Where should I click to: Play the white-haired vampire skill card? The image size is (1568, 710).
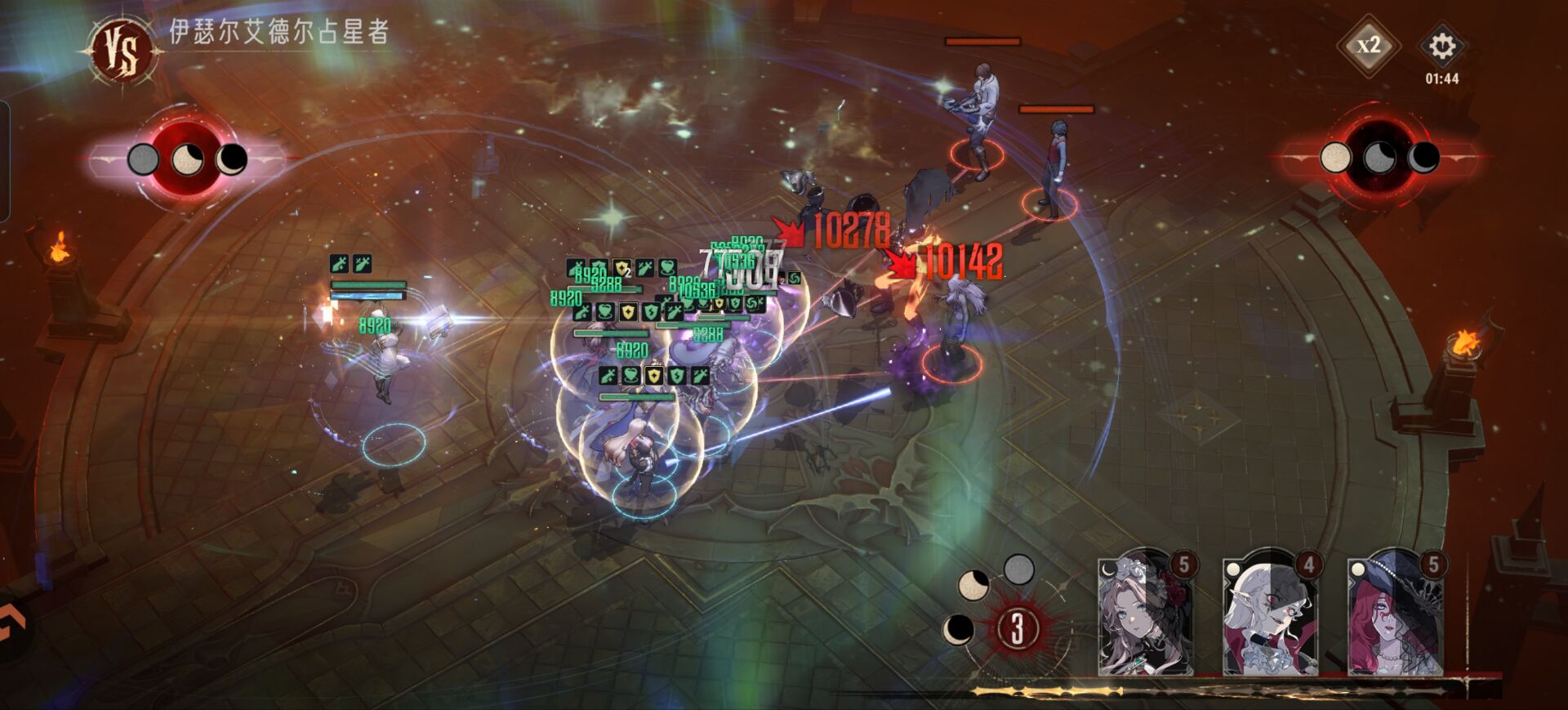(x=1270, y=614)
